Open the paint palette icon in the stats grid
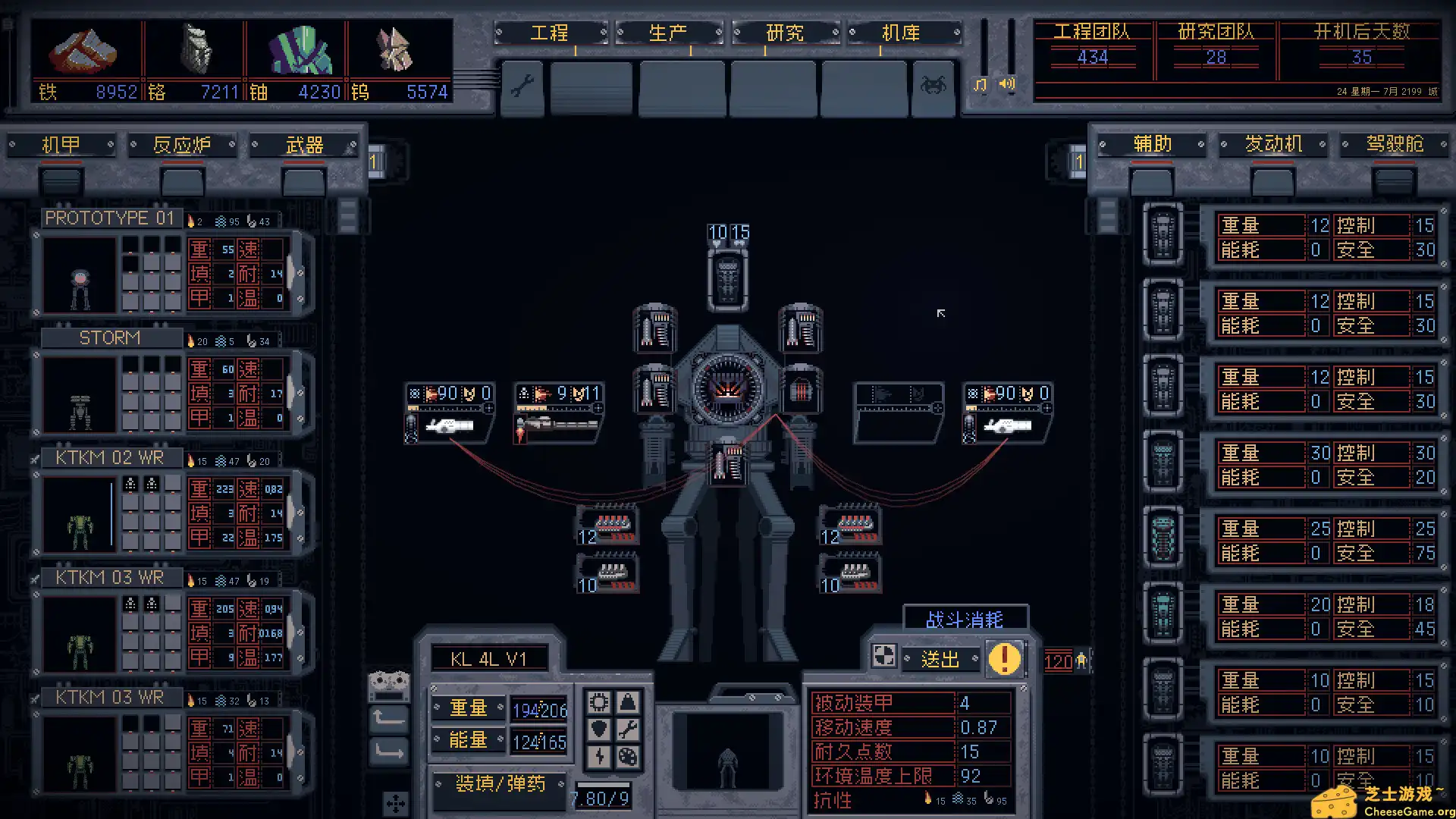This screenshot has height=819, width=1456. tap(628, 757)
